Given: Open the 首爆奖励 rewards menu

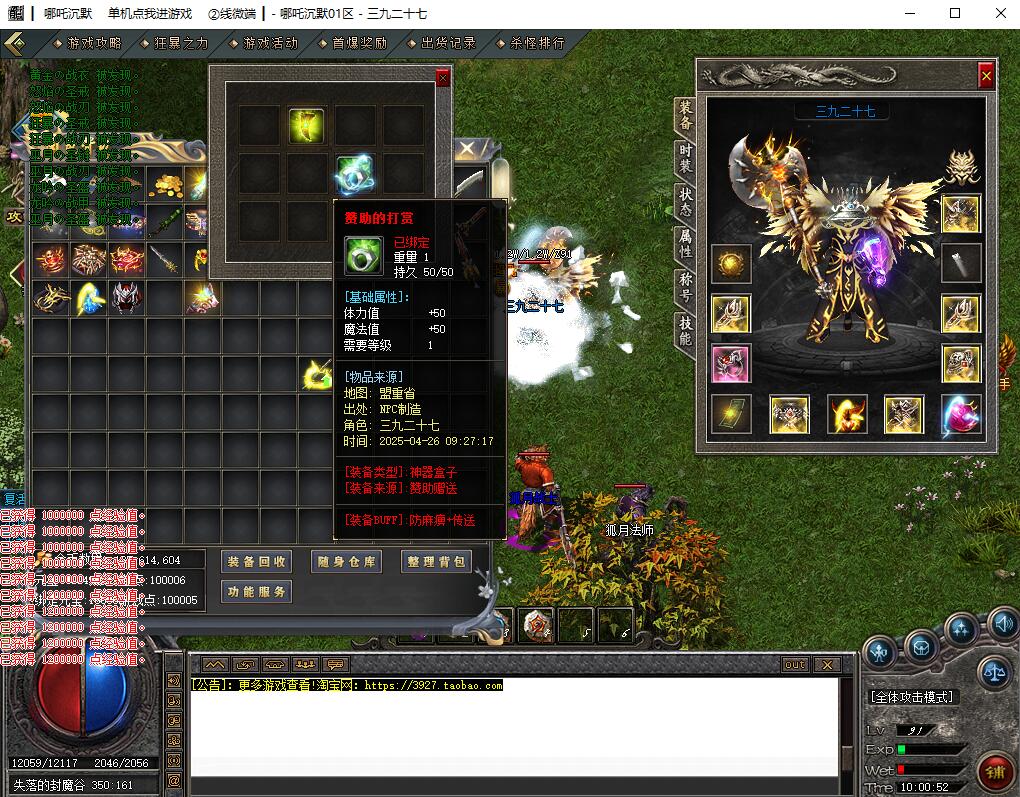Looking at the screenshot, I should pyautogui.click(x=359, y=43).
